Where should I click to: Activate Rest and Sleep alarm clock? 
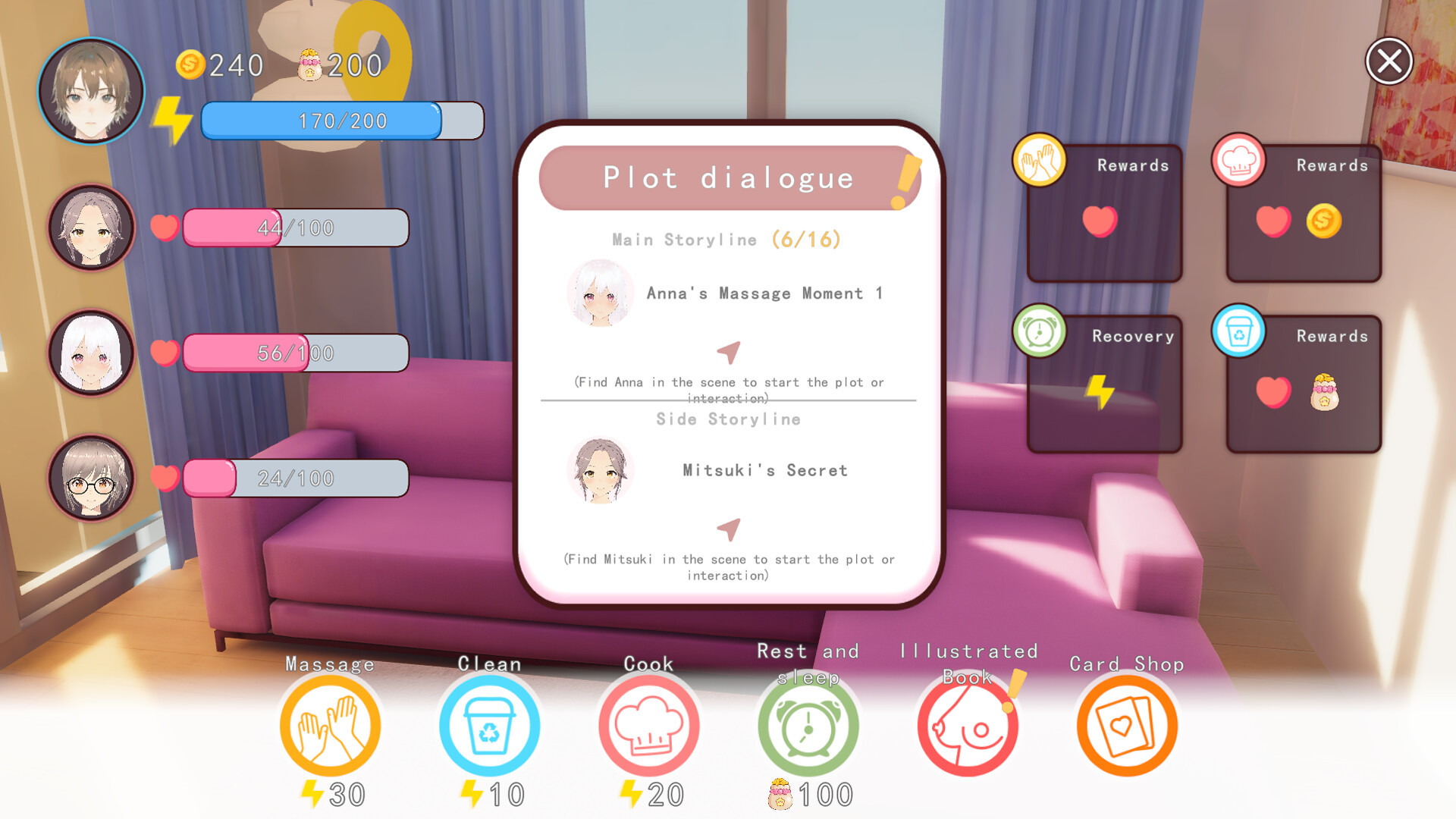808,726
